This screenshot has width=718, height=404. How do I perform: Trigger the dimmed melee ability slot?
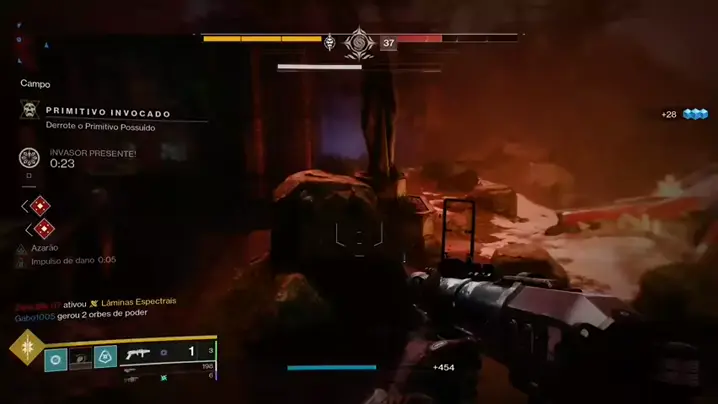point(80,356)
